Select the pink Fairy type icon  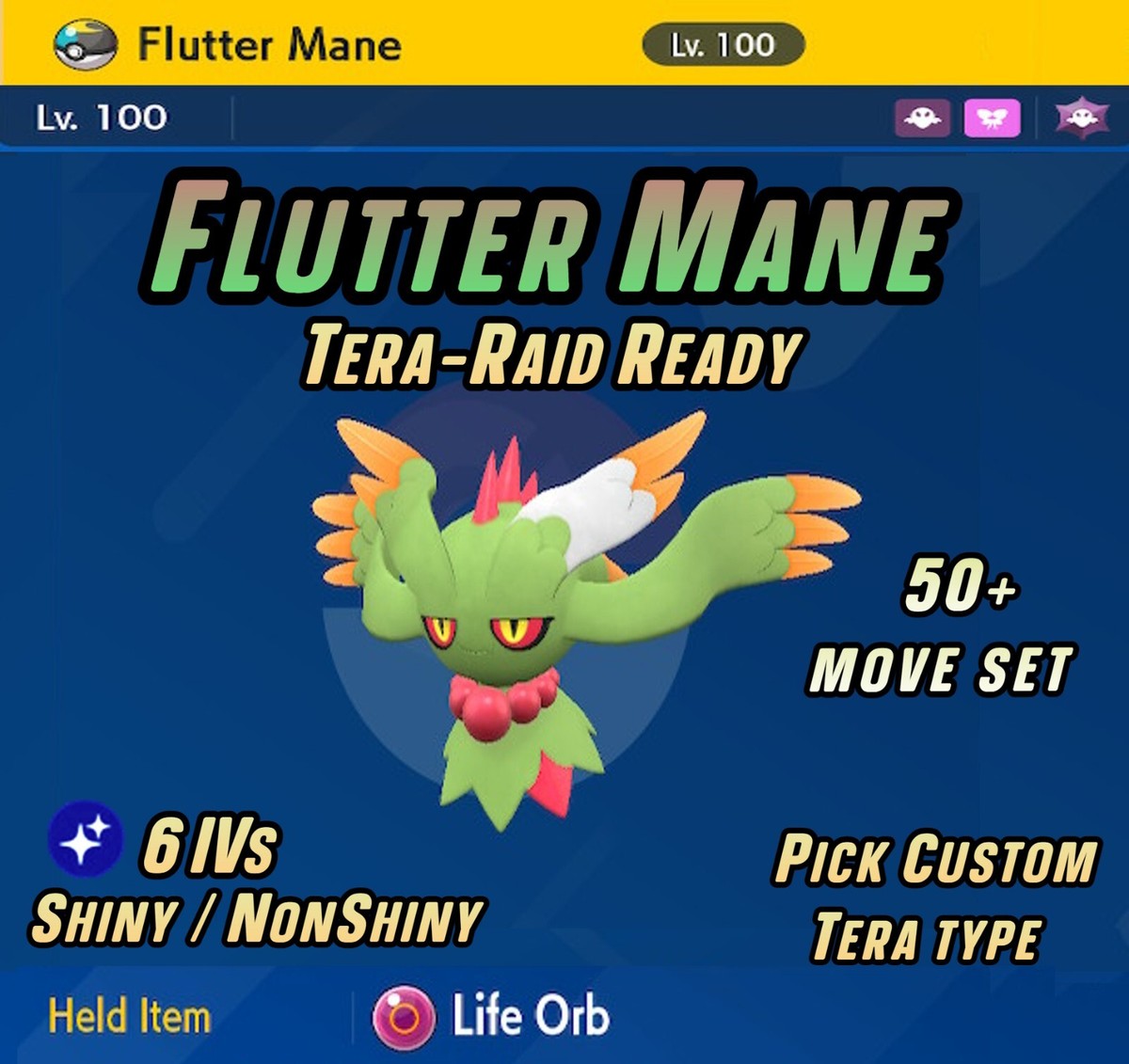tap(993, 119)
